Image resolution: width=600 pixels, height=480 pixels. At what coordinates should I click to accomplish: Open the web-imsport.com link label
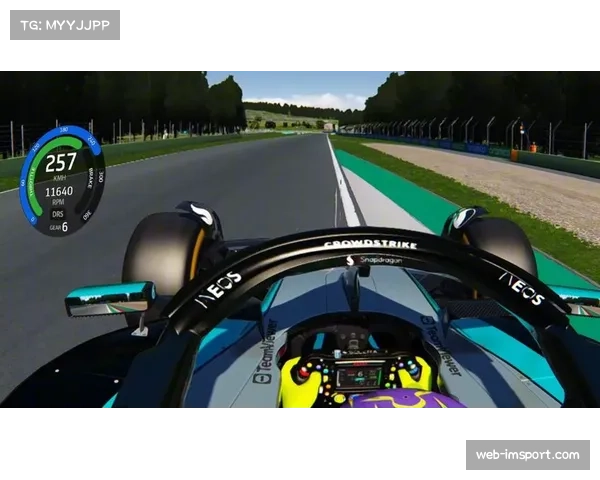527,455
